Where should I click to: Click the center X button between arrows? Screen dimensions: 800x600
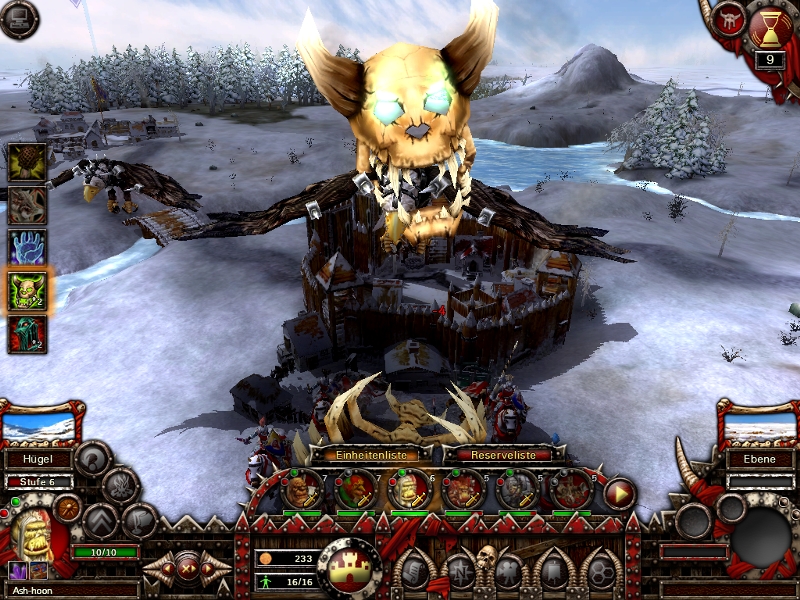(186, 570)
